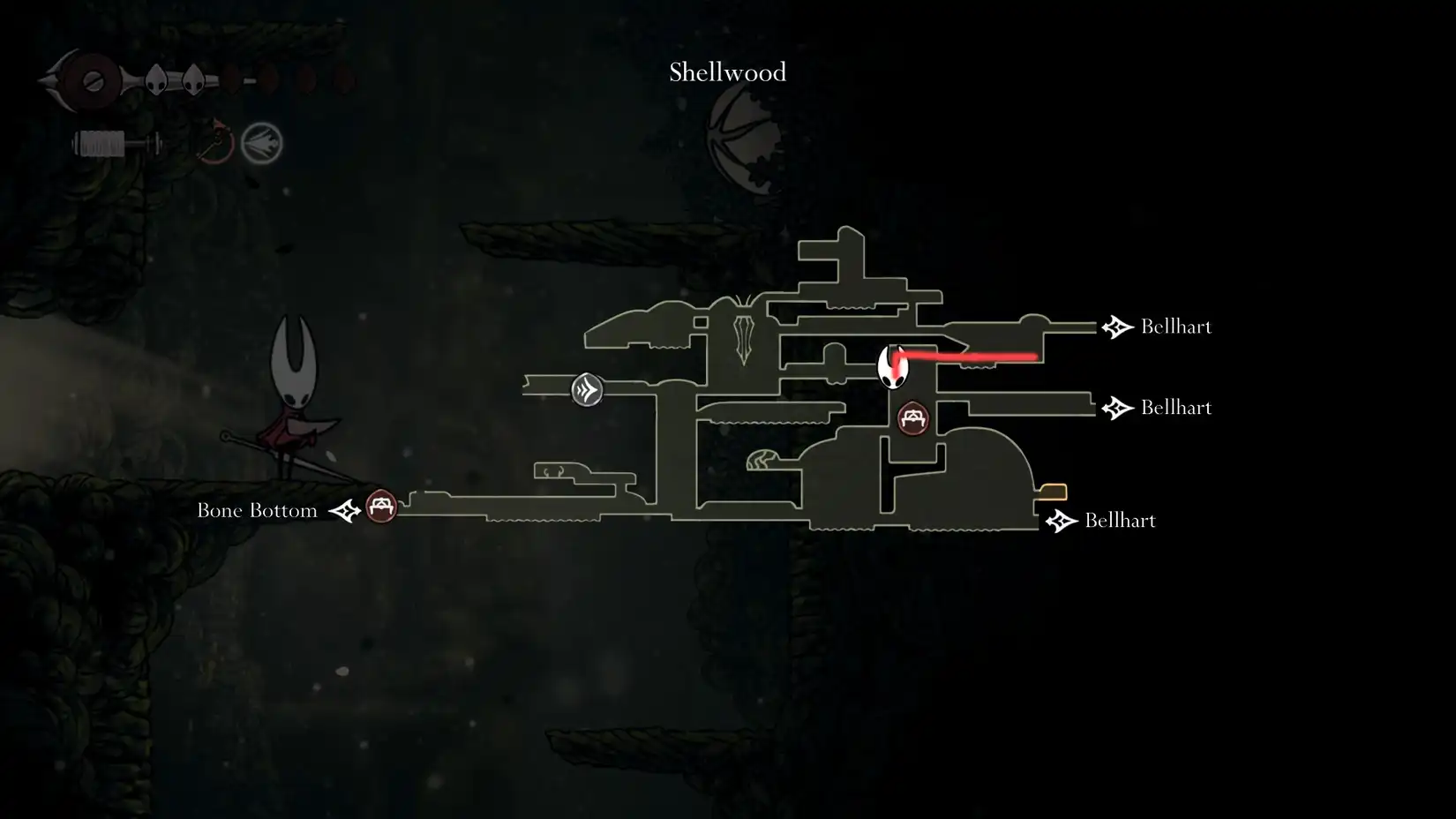Click the middle Bellhart text link
1456x819 pixels.
(1175, 408)
